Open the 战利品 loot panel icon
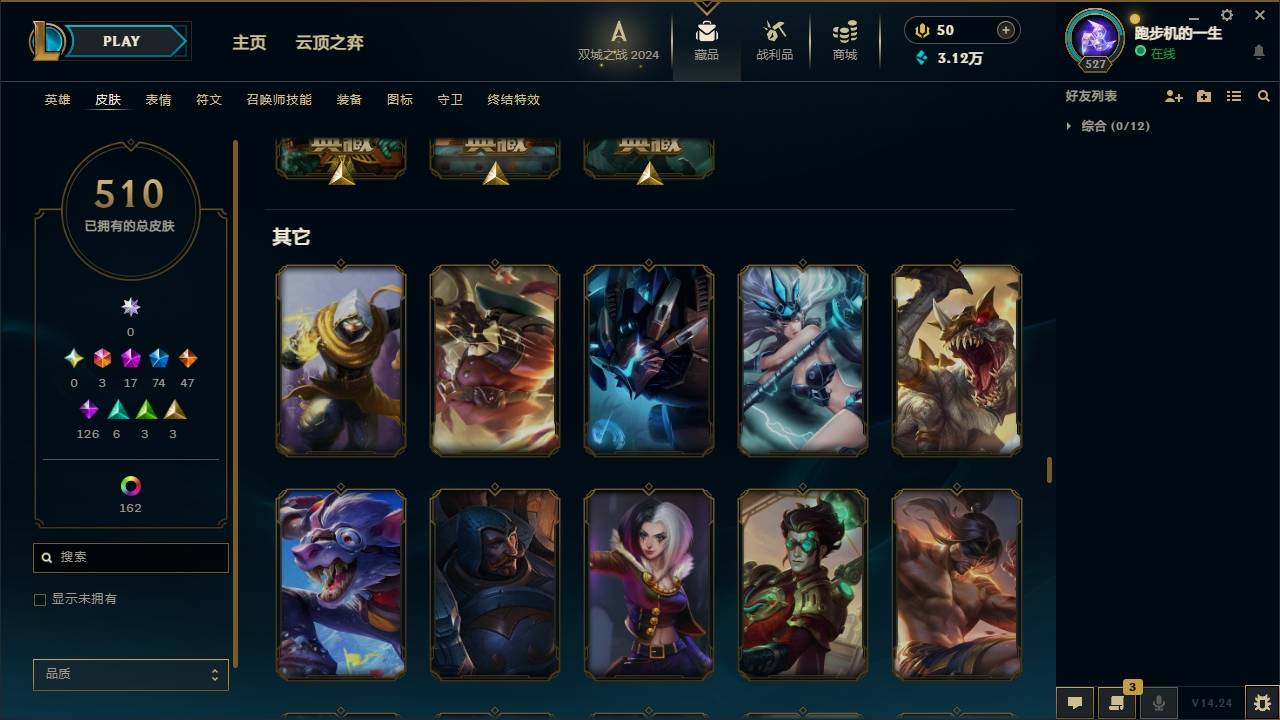The height and width of the screenshot is (720, 1280). [x=775, y=40]
